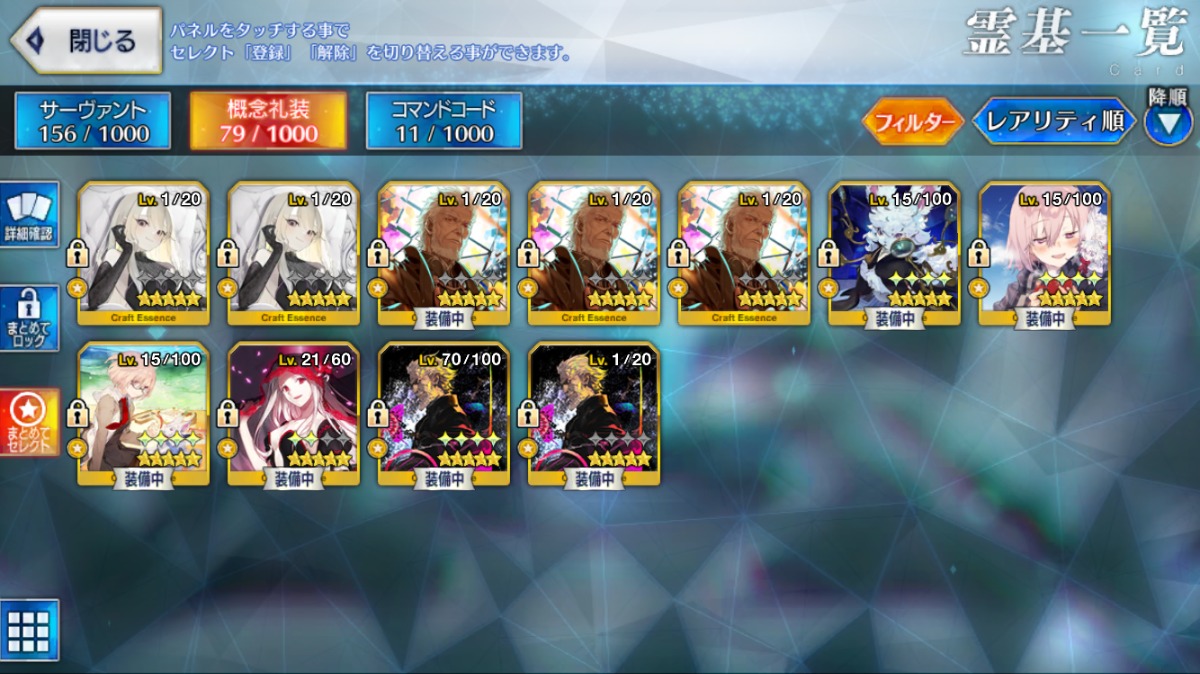Change the grid layout view
The height and width of the screenshot is (674, 1200).
[29, 629]
